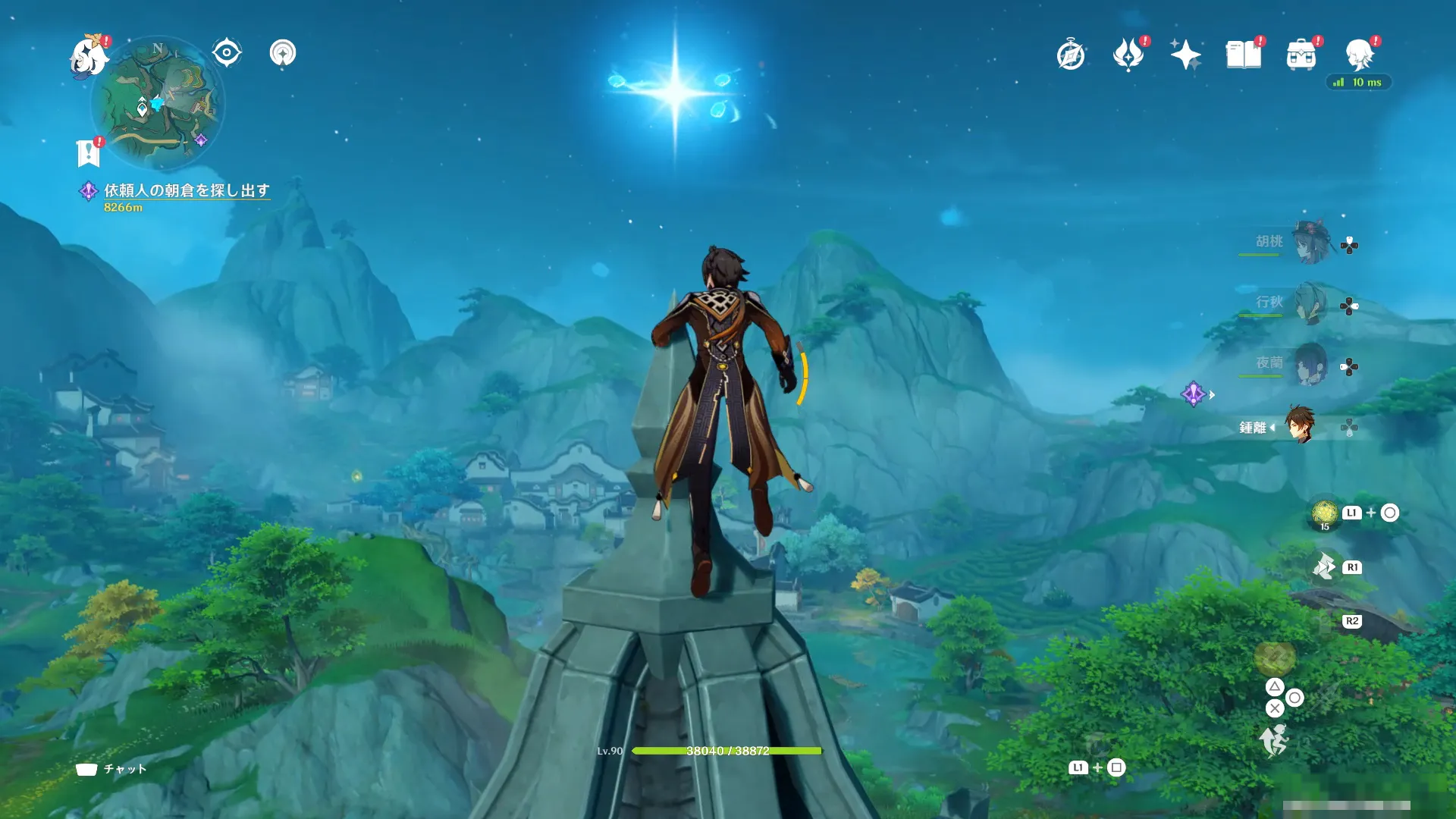Open the adventurer handbook book icon
The image size is (1456, 819).
point(1243,55)
